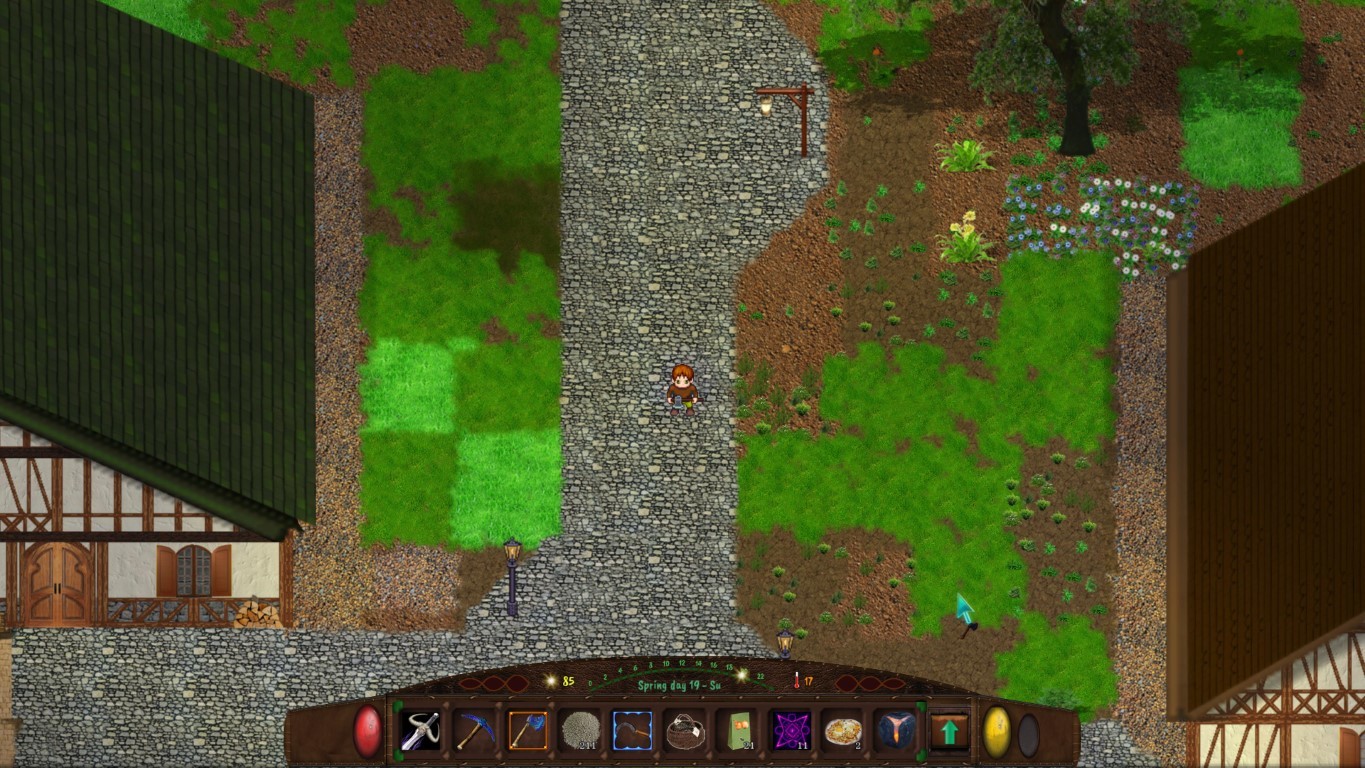Screen dimensions: 1365x768
Task: Click the yellow oval gem button
Action: coord(997,731)
